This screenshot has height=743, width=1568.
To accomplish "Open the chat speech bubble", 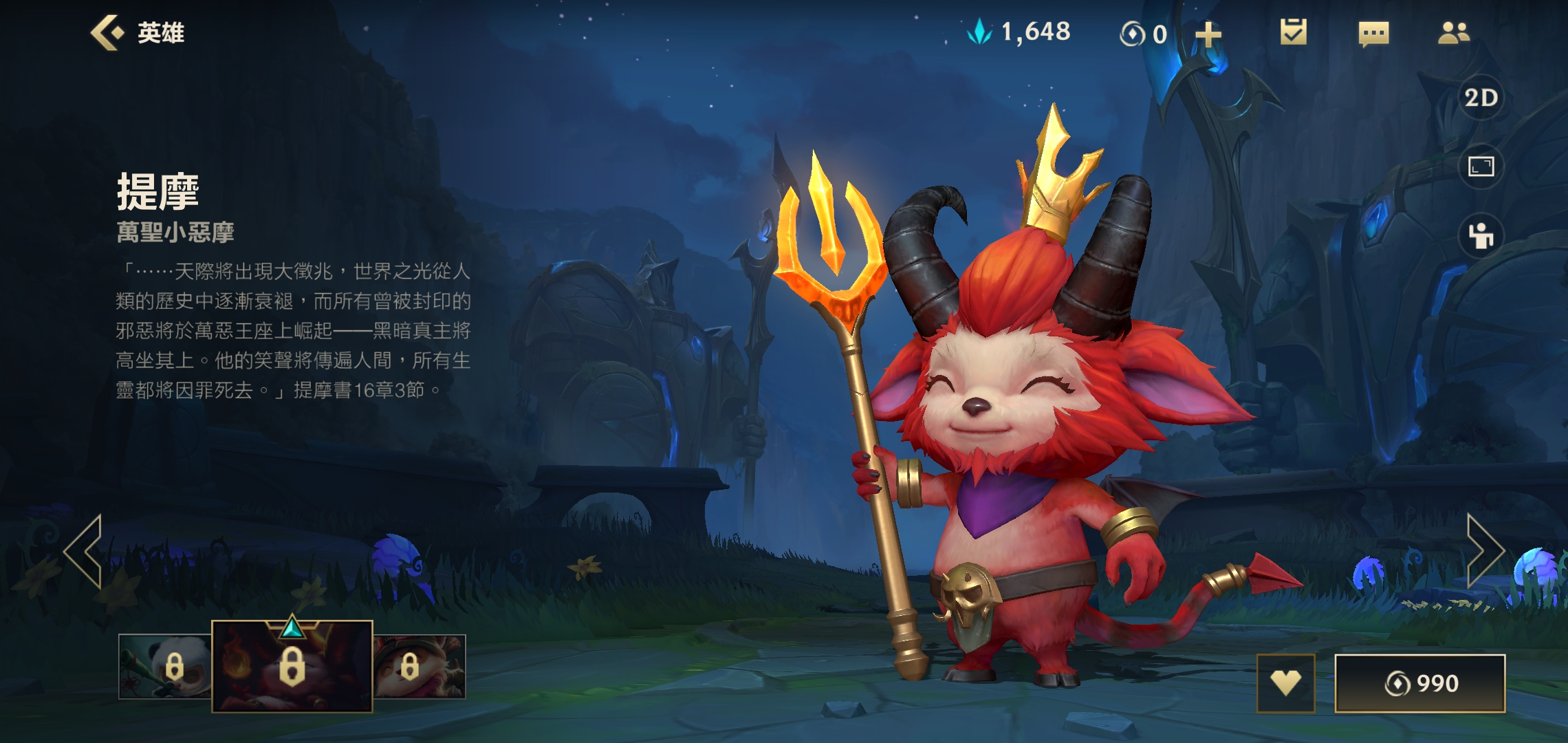I will (1373, 33).
